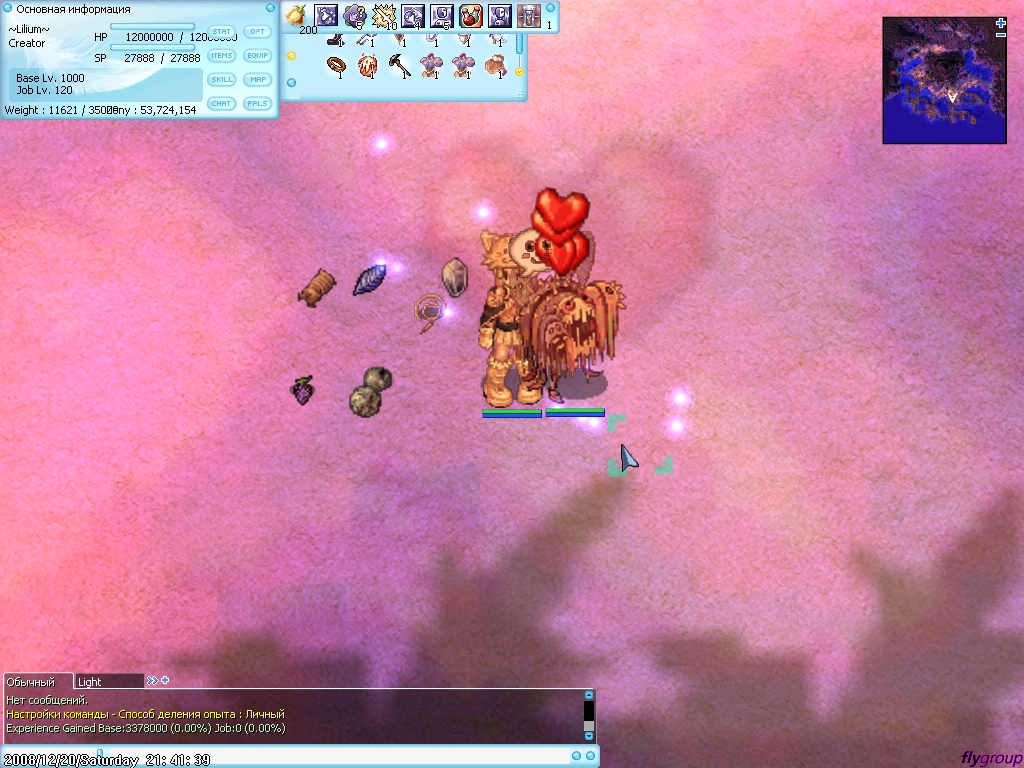Activate the red potion hotbar slot
The width and height of the screenshot is (1024, 768).
tap(471, 16)
